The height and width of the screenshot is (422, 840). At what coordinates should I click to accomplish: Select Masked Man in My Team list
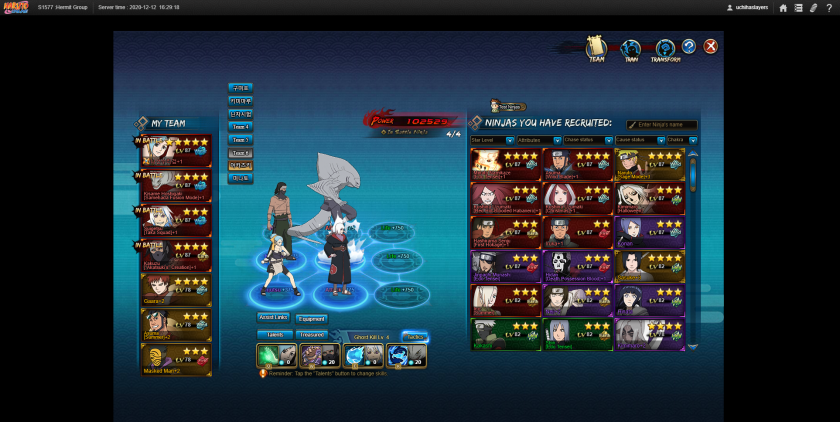(x=175, y=358)
